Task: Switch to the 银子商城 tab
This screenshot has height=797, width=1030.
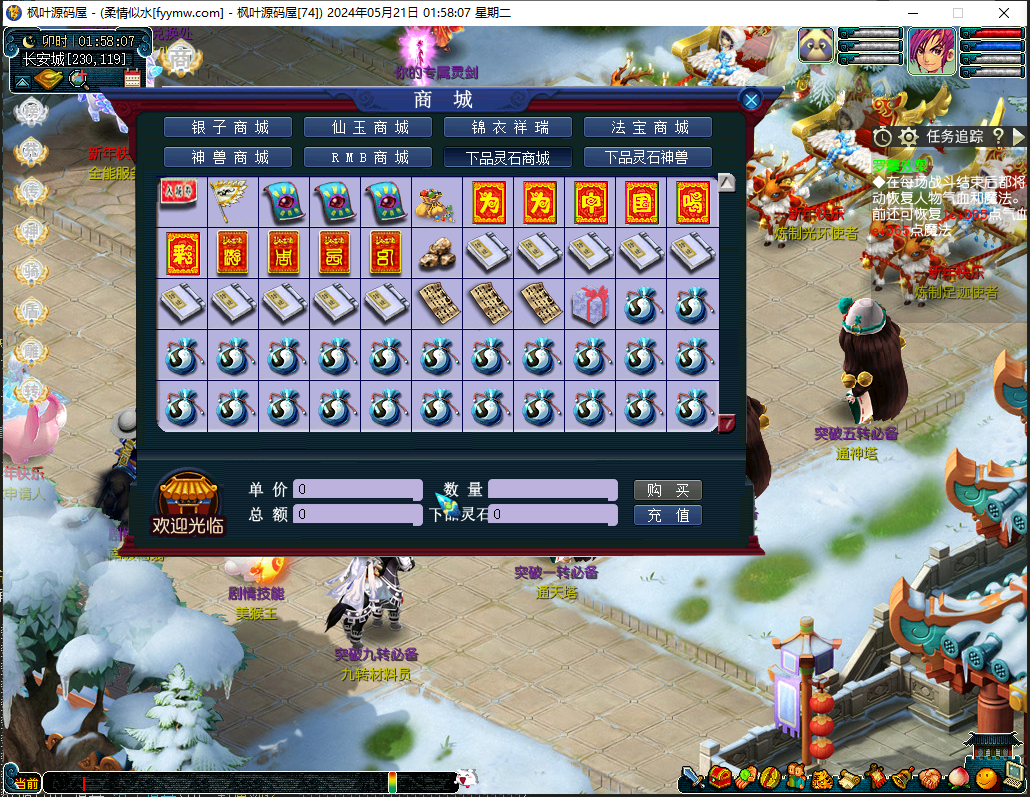Action: [229, 127]
